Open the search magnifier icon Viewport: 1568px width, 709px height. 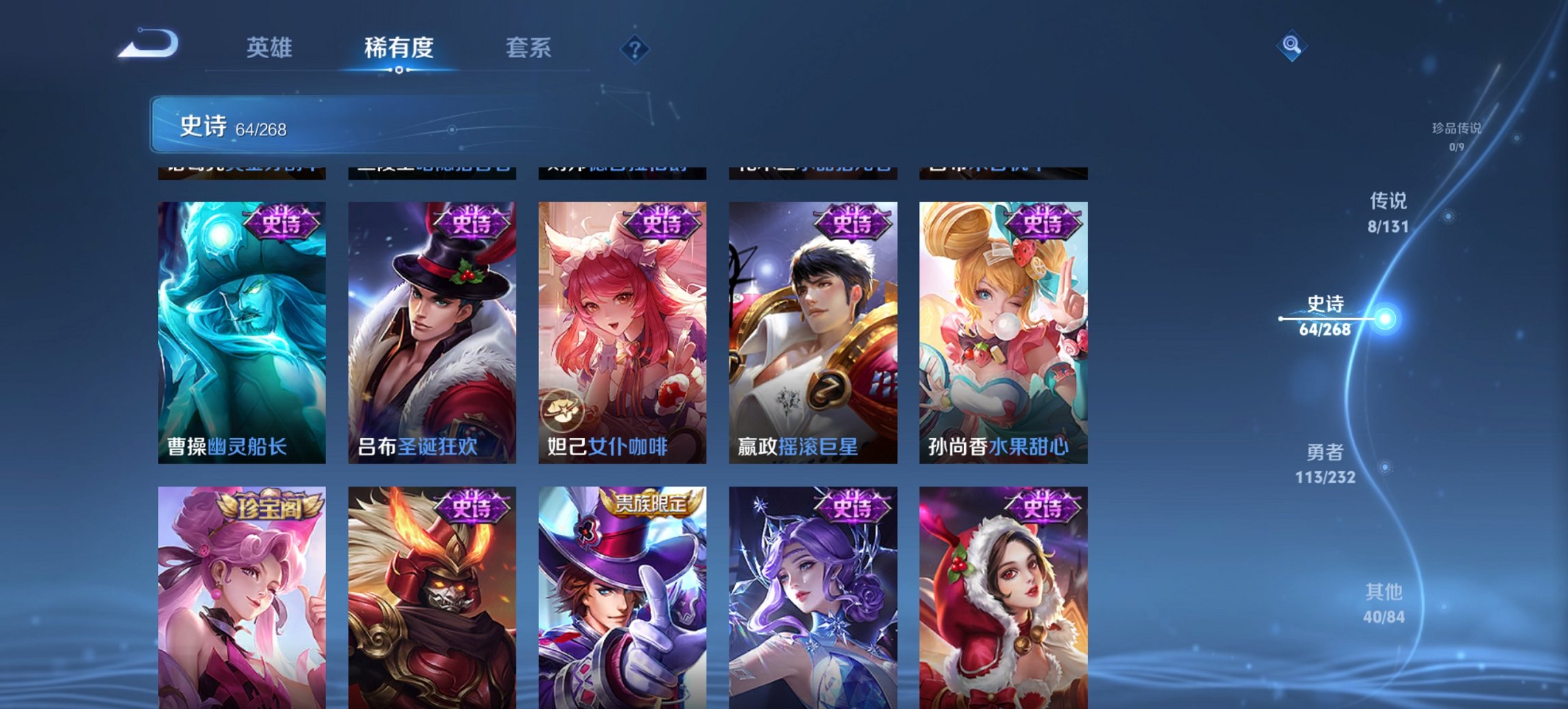click(x=1292, y=45)
